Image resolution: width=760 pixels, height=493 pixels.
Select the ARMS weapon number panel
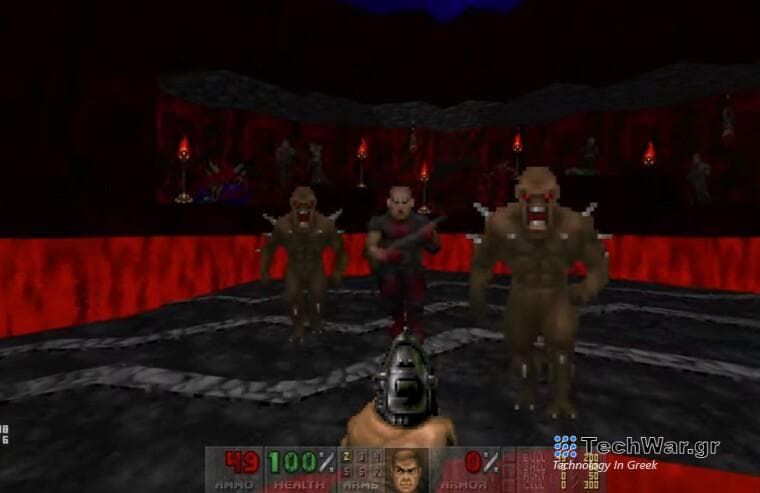tap(361, 469)
